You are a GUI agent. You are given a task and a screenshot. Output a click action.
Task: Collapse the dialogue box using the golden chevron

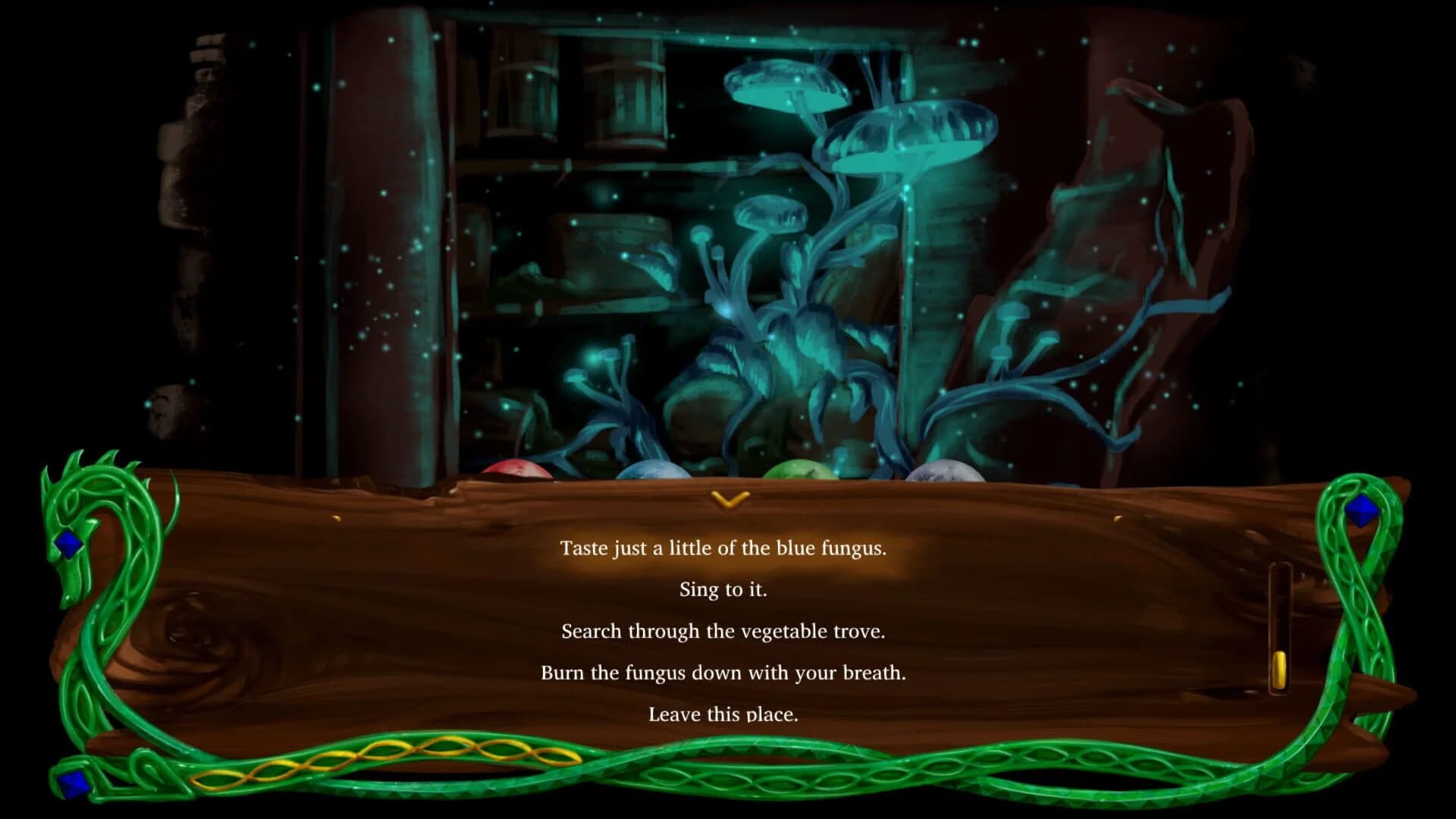(x=730, y=499)
